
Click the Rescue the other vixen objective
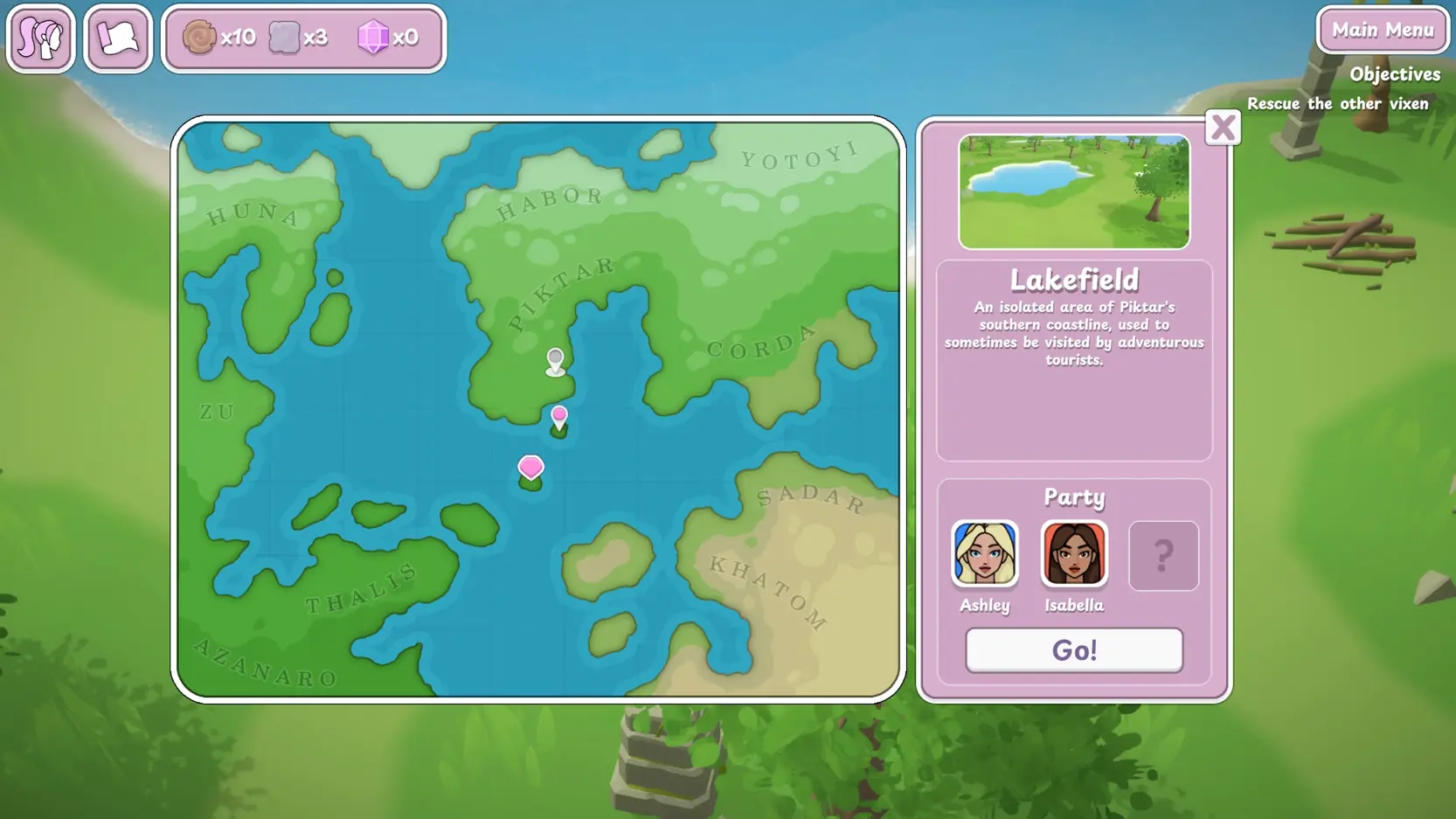(1337, 104)
